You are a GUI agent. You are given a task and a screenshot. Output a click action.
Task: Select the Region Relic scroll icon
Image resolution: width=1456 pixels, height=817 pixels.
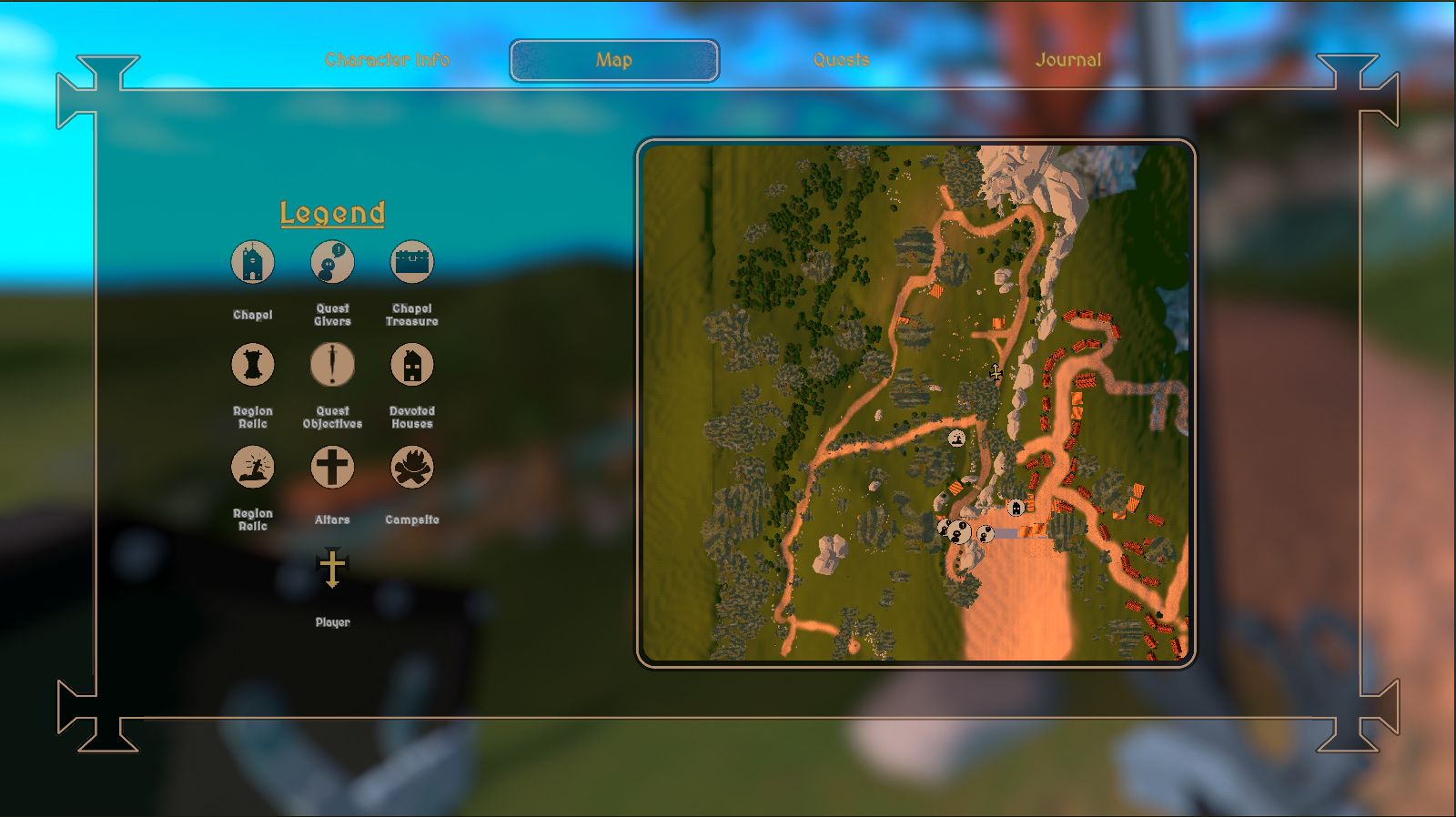(252, 364)
